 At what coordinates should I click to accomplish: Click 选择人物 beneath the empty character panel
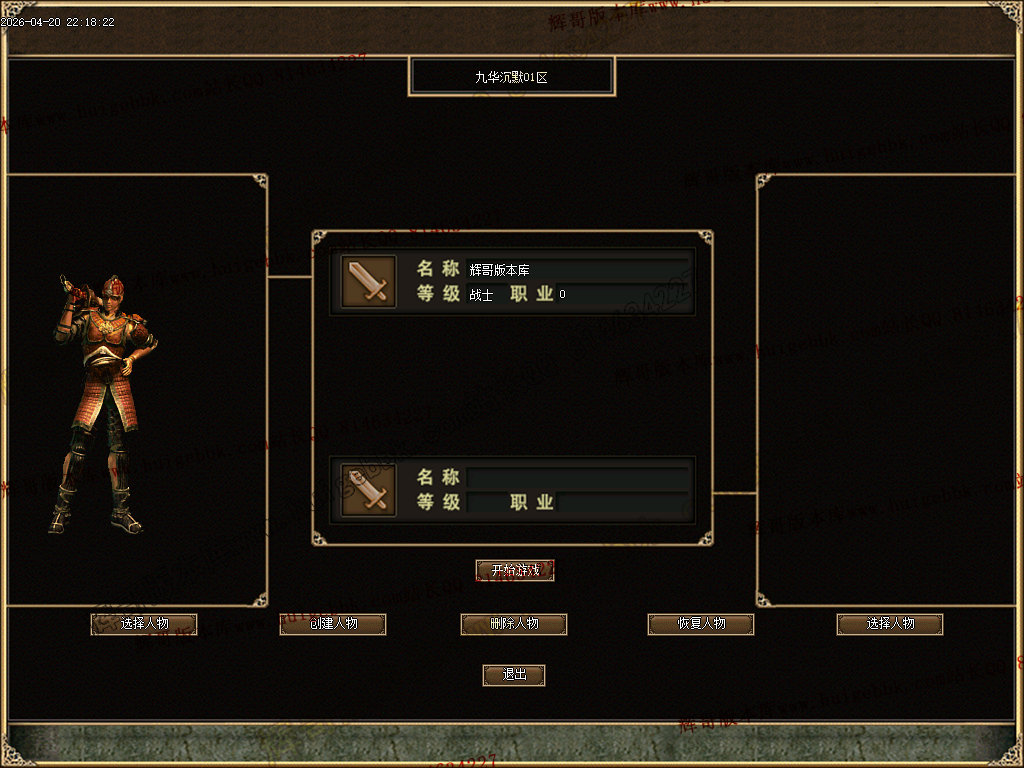pos(890,624)
